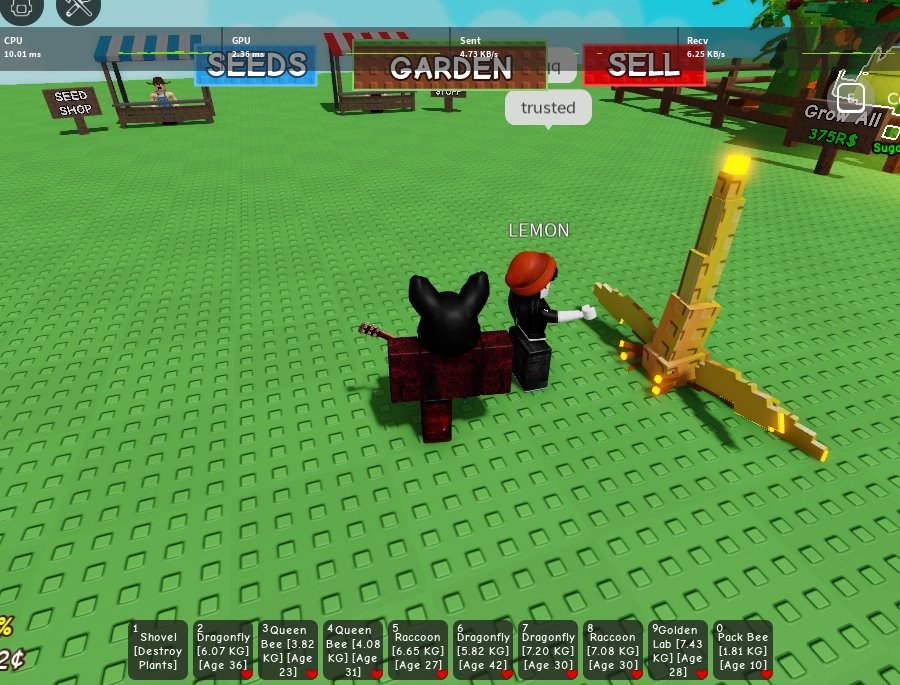The height and width of the screenshot is (685, 900).
Task: Teleport using the SEEDS button
Action: coord(256,66)
